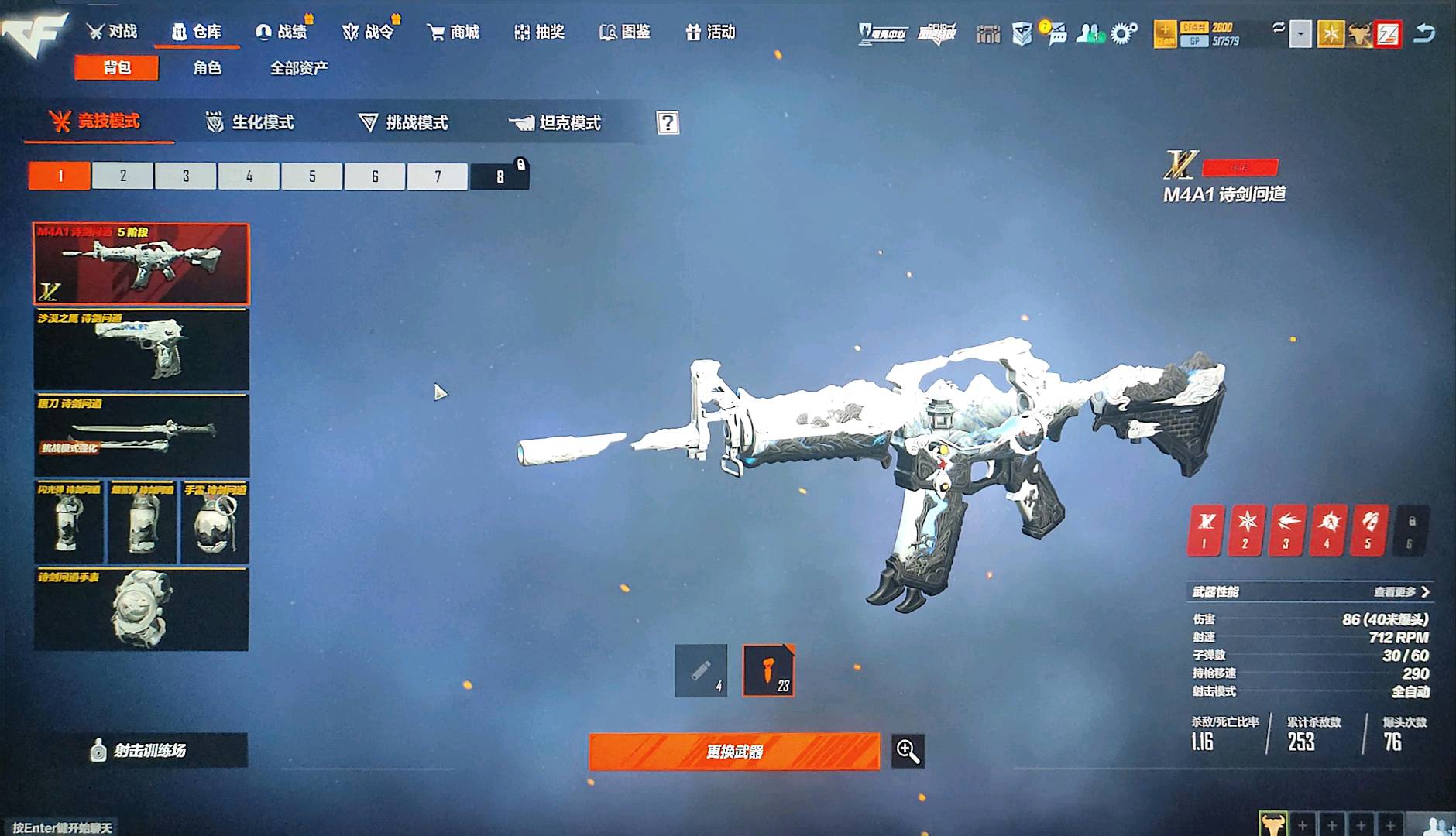Choose the 坦克模式 tank mode tab

pos(555,122)
